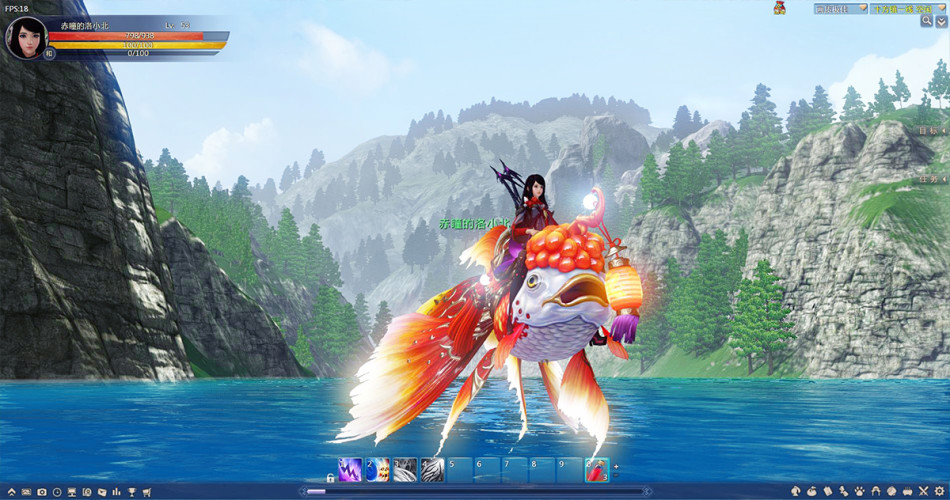Expand the double-arrow button at top right
Screen dimensions: 950x500
[941, 21]
